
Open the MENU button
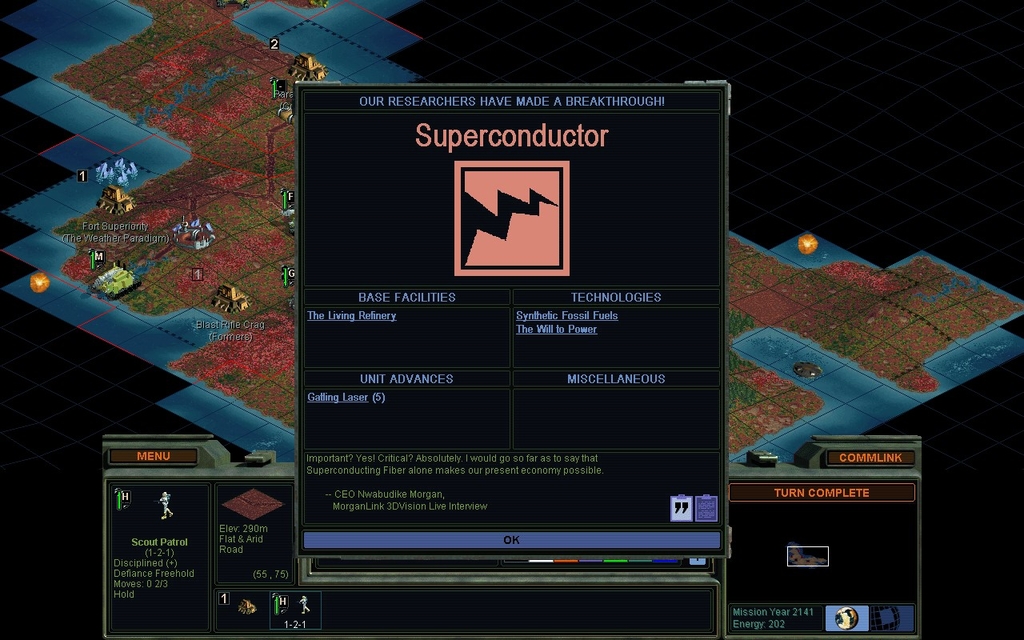(x=153, y=457)
